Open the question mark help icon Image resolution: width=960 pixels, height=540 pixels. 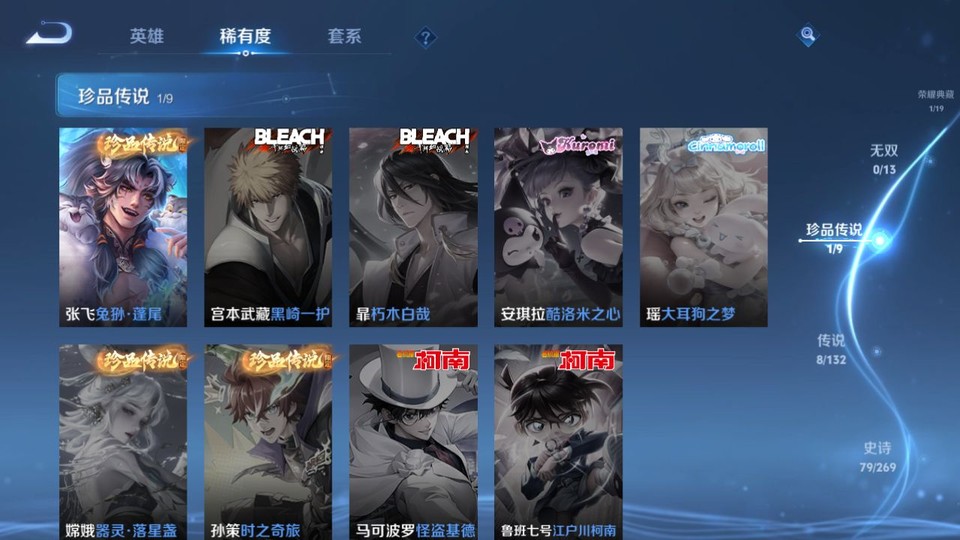[426, 38]
